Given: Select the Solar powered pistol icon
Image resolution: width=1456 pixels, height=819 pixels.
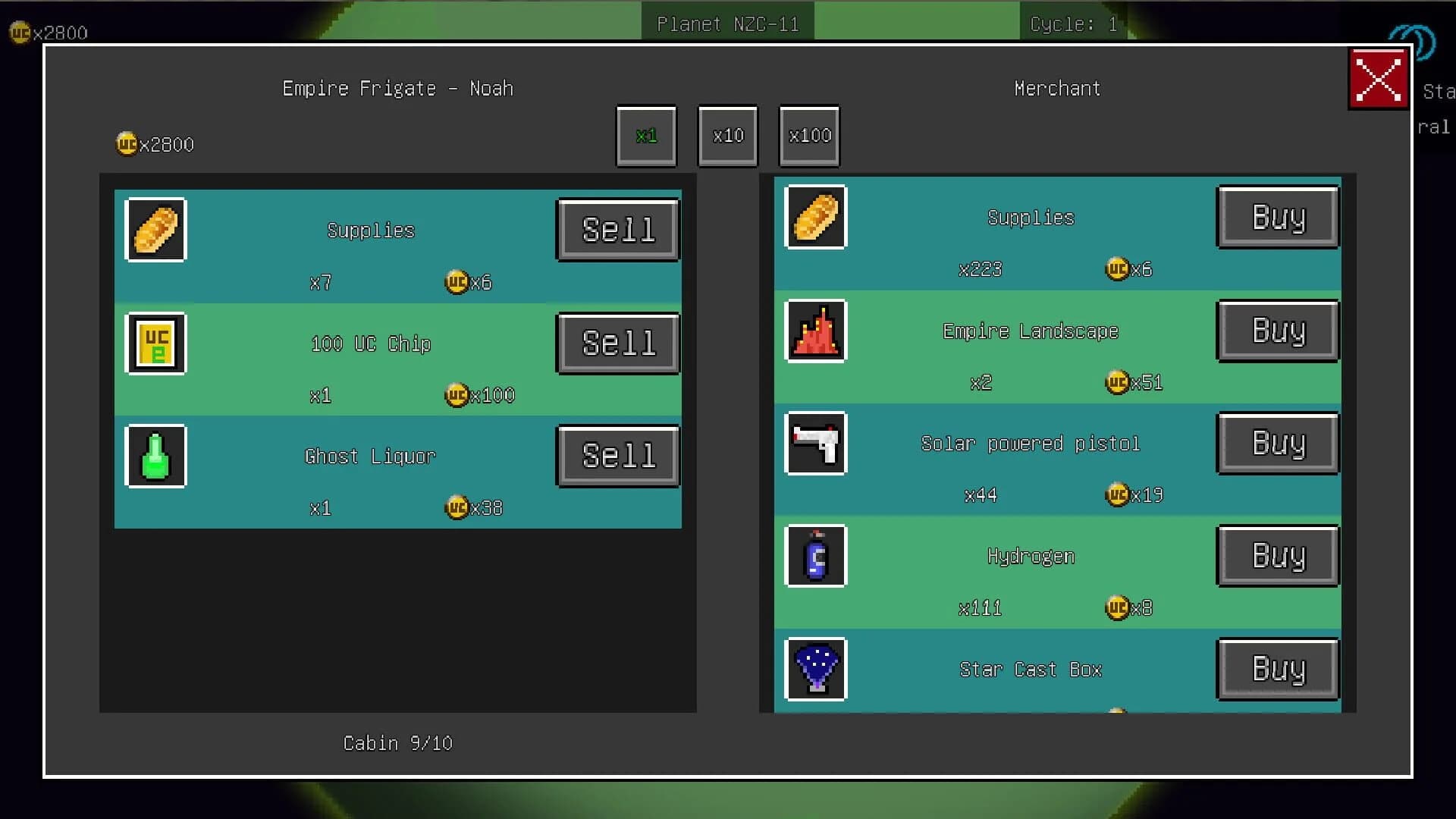Looking at the screenshot, I should click(x=815, y=444).
